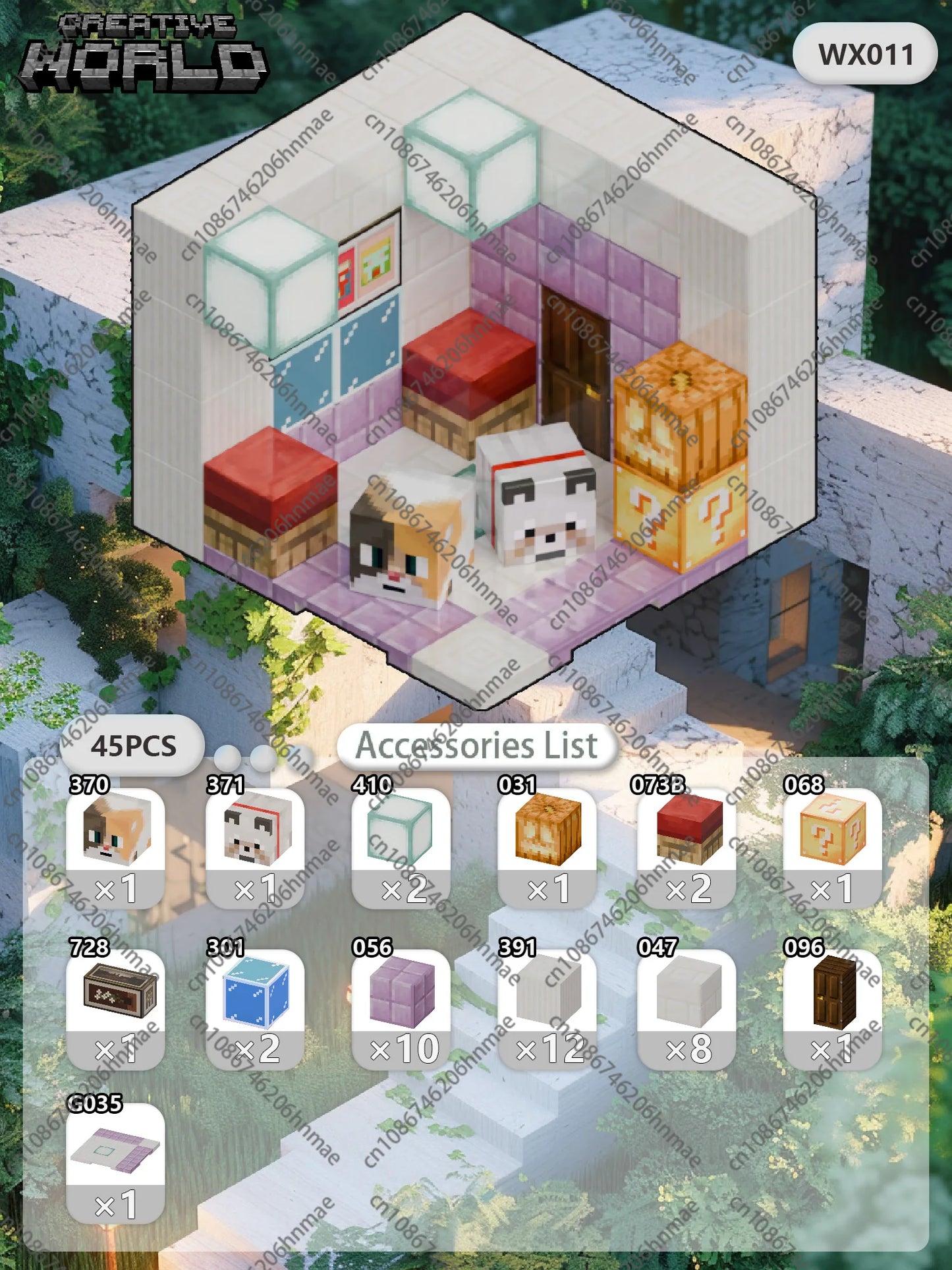Pick the plain white block tile 047
The width and height of the screenshot is (952, 1270).
coord(686,1008)
